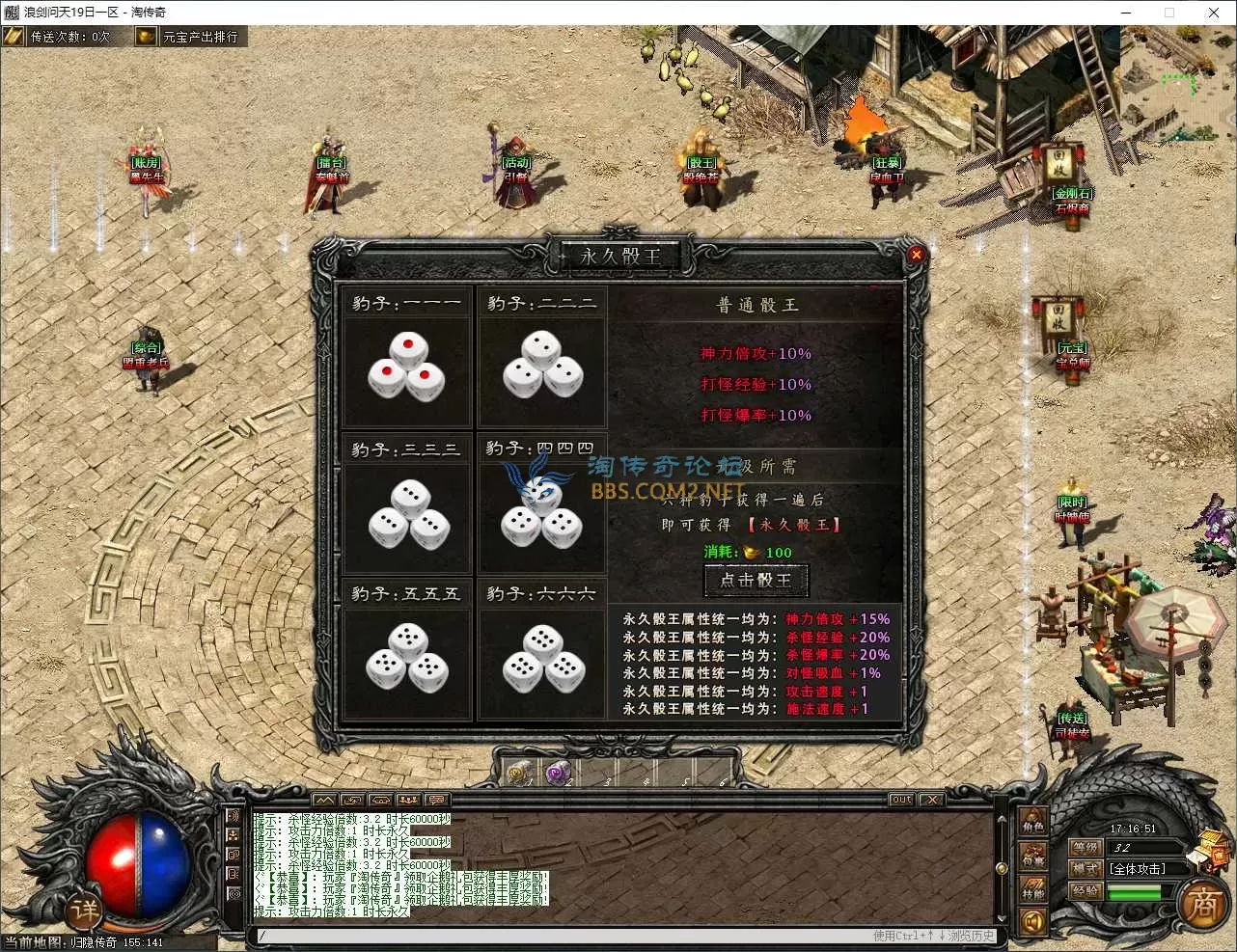1237x952 pixels.
Task: Open the 角色 character sheet
Action: [1032, 822]
